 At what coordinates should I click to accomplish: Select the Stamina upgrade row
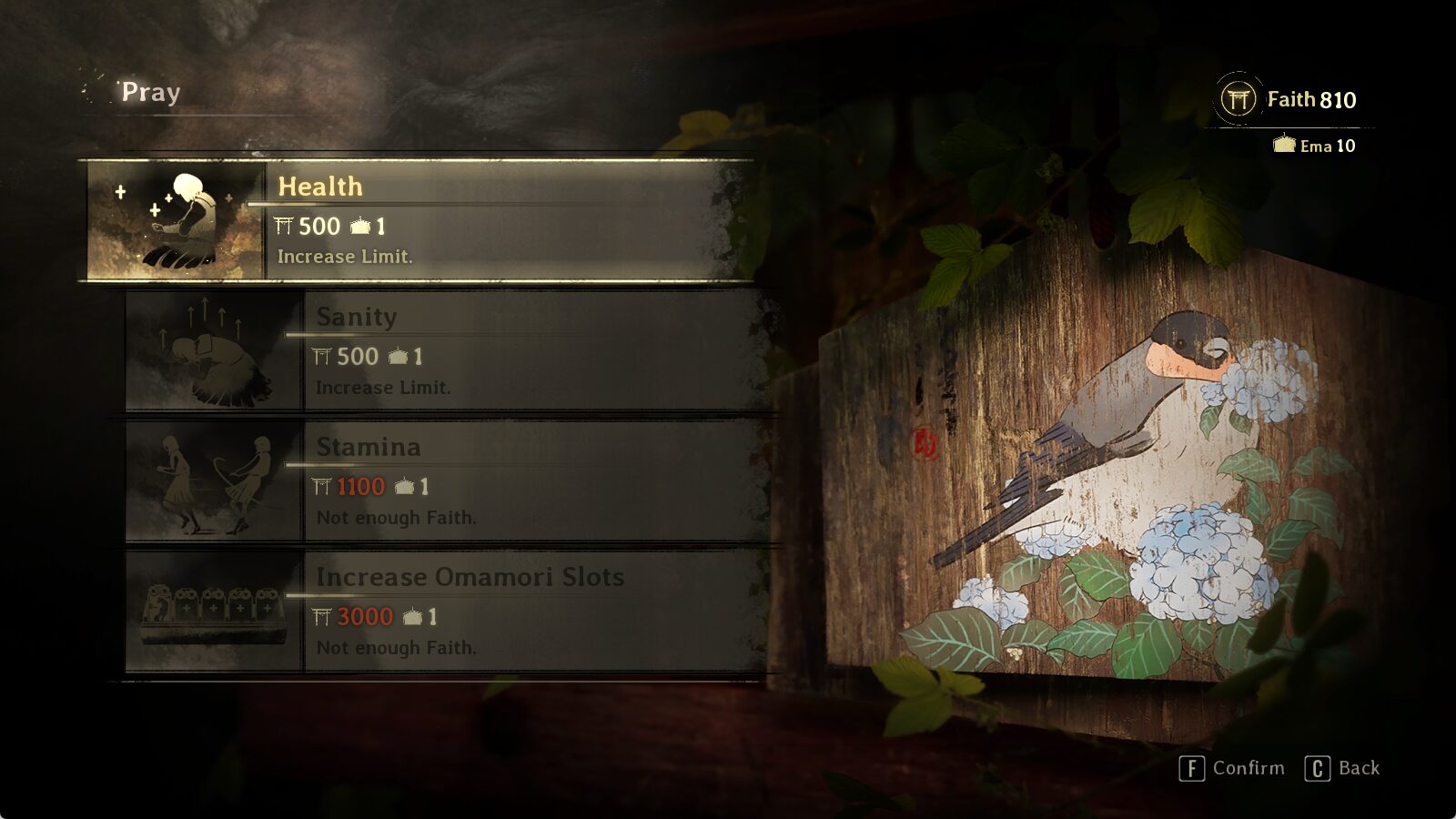pos(510,482)
